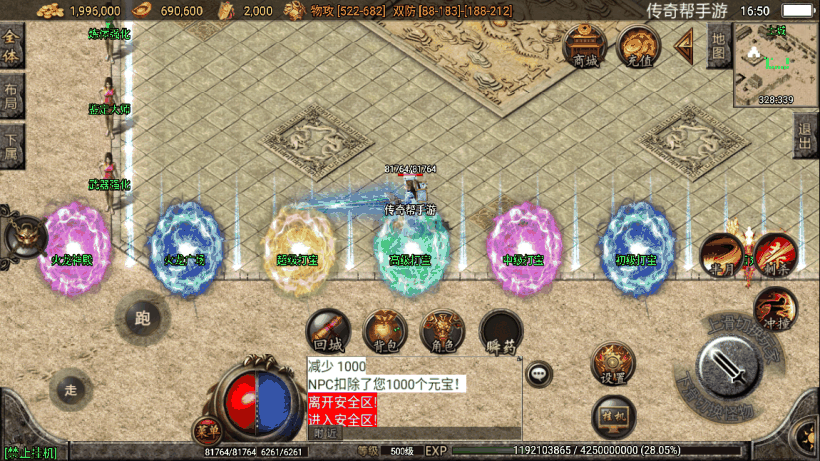The height and width of the screenshot is (461, 820).
Task: Collapse the top icons with the triangle arrow
Action: click(686, 45)
